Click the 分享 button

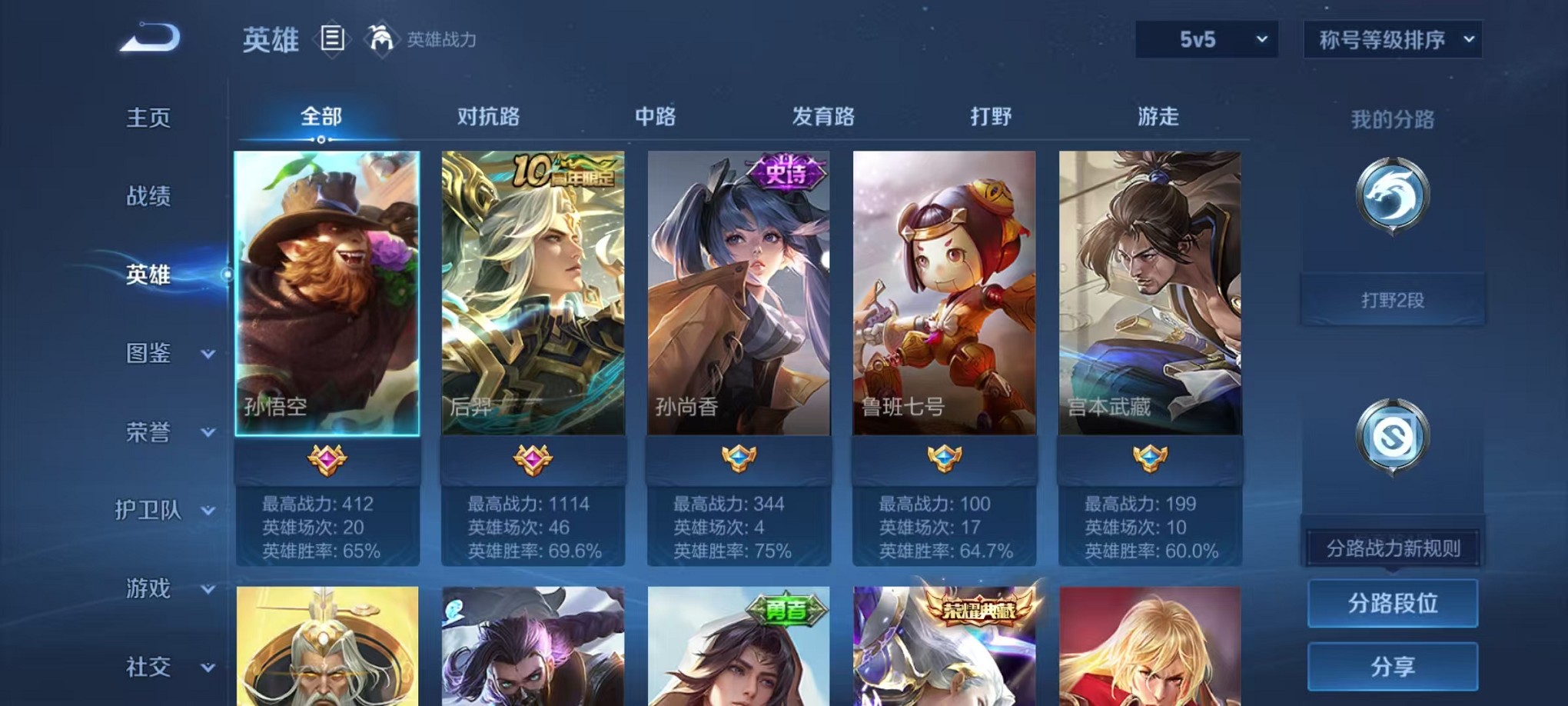[x=1391, y=664]
